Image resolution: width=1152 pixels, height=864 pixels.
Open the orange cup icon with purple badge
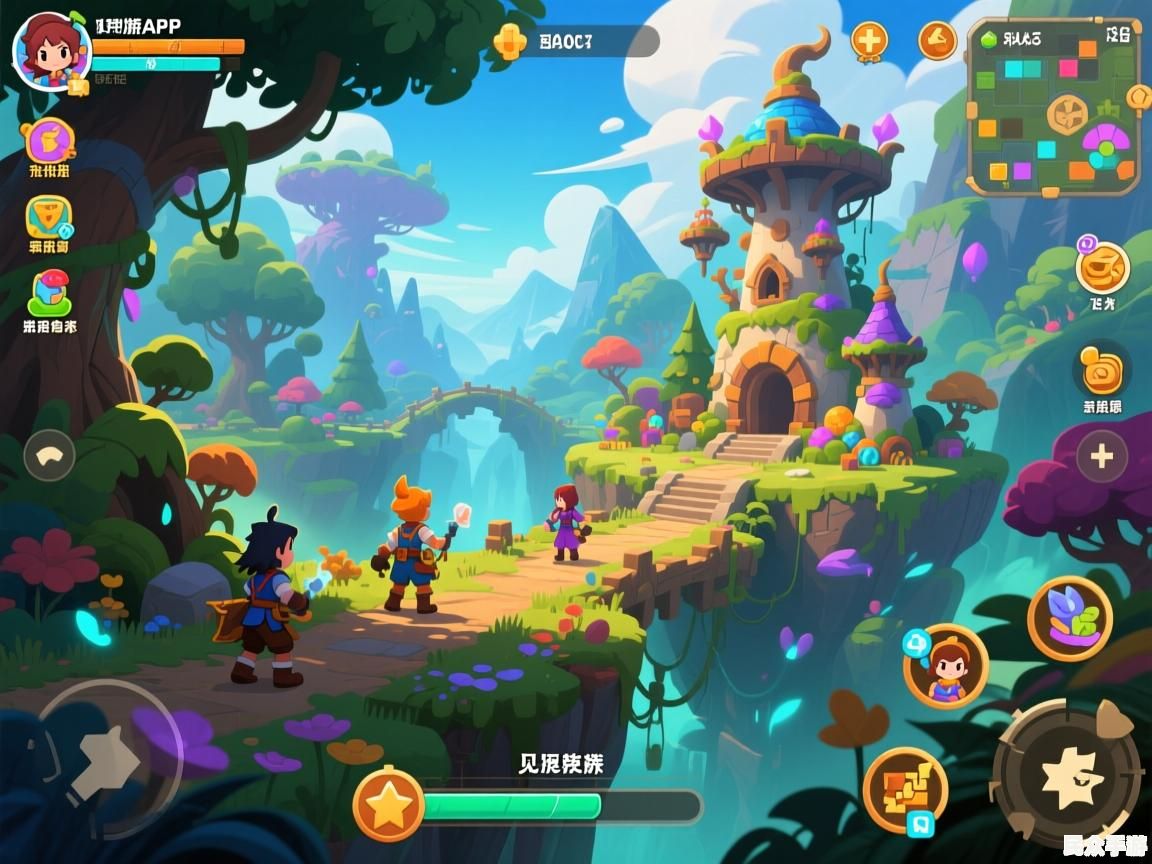pos(1102,266)
